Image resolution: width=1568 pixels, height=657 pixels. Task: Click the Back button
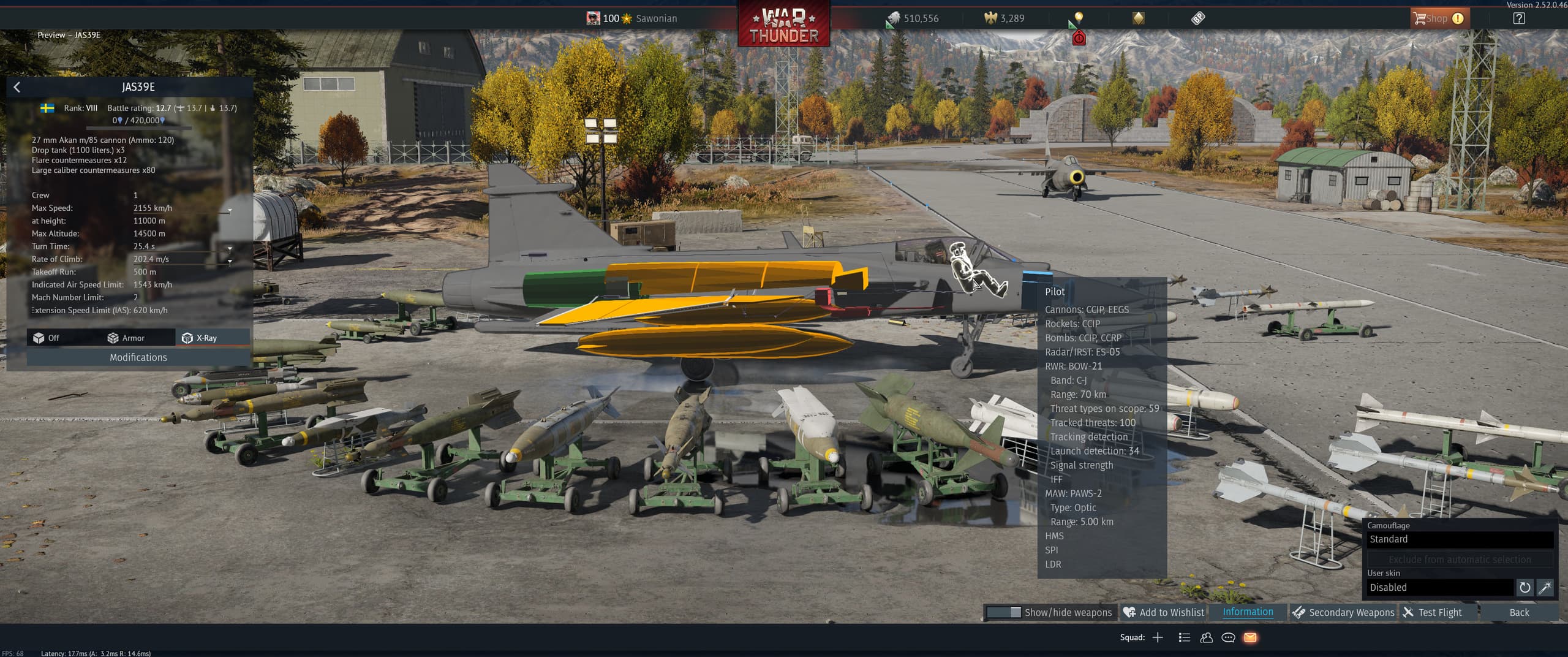click(x=1519, y=612)
